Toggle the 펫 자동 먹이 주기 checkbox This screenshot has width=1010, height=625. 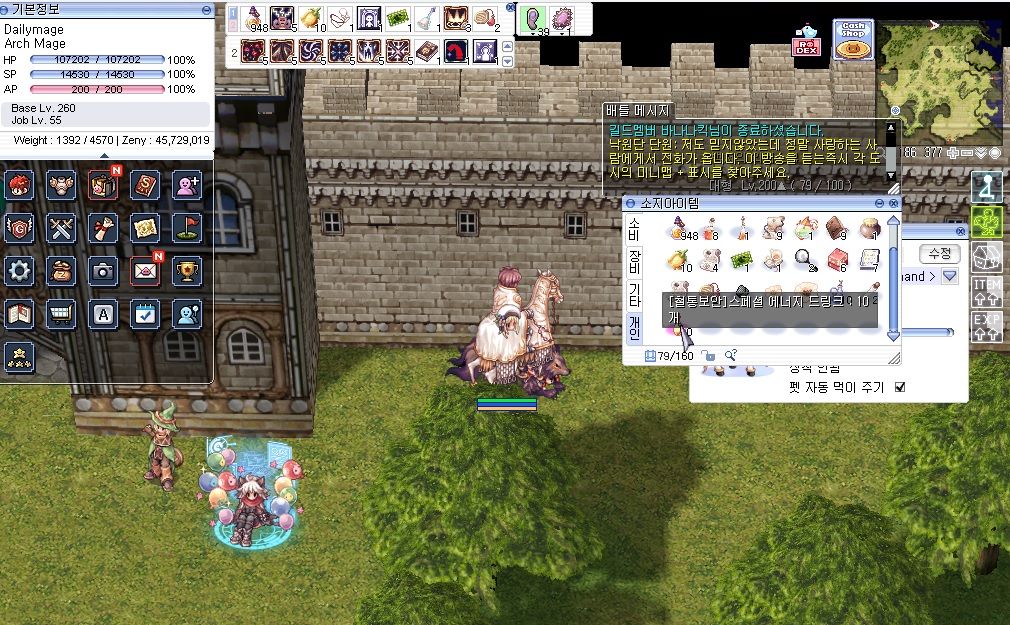(x=900, y=387)
